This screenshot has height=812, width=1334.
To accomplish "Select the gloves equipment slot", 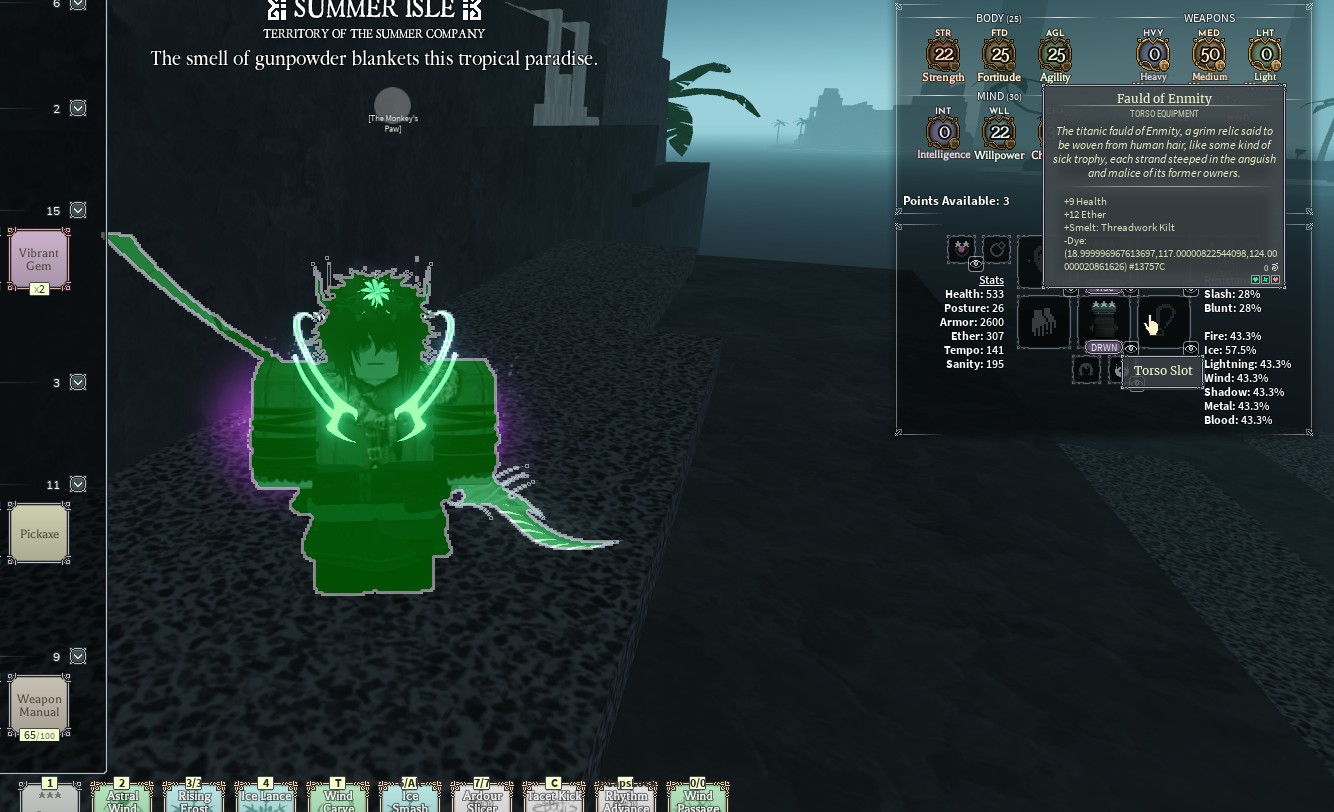I will (1043, 322).
